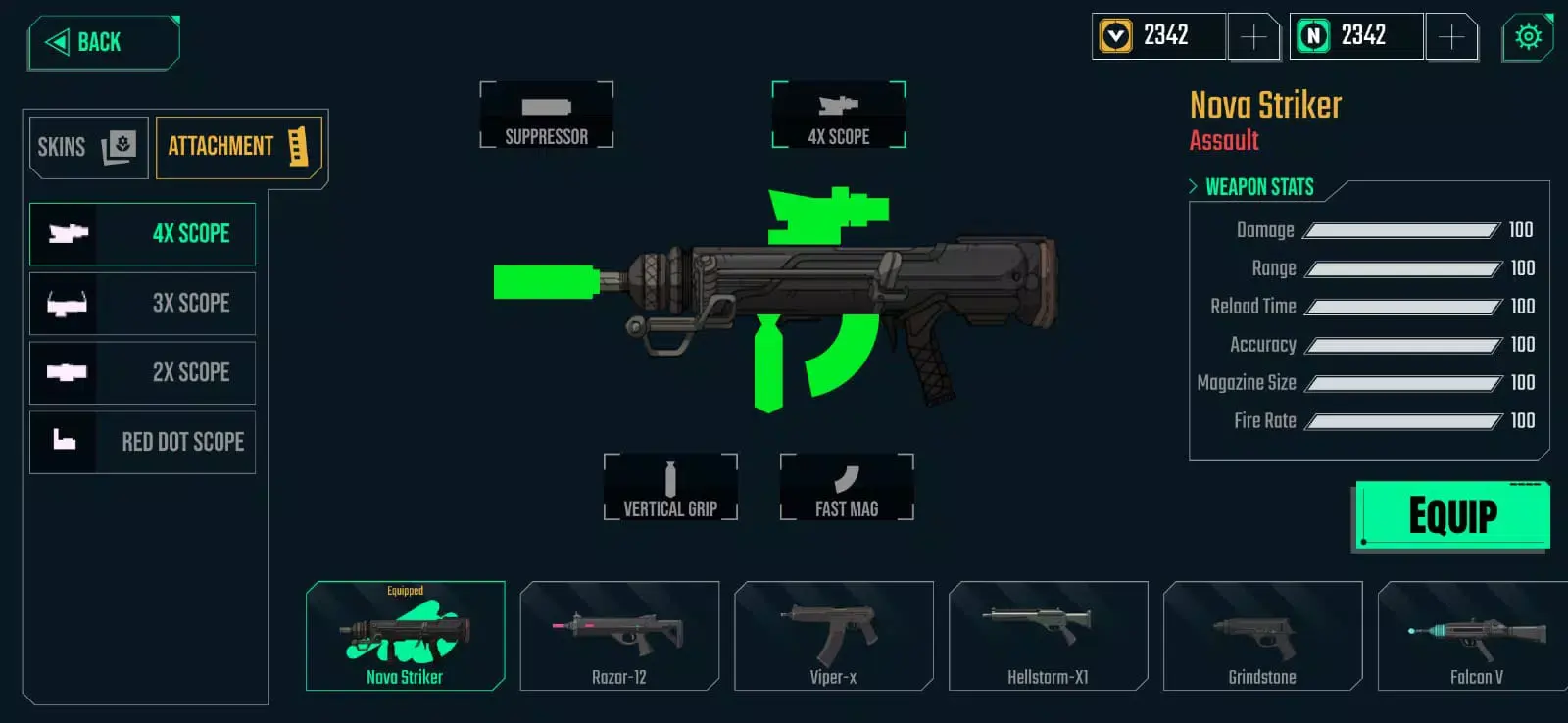Add more N currency with plus button
The height and width of the screenshot is (723, 1568).
tap(1451, 37)
